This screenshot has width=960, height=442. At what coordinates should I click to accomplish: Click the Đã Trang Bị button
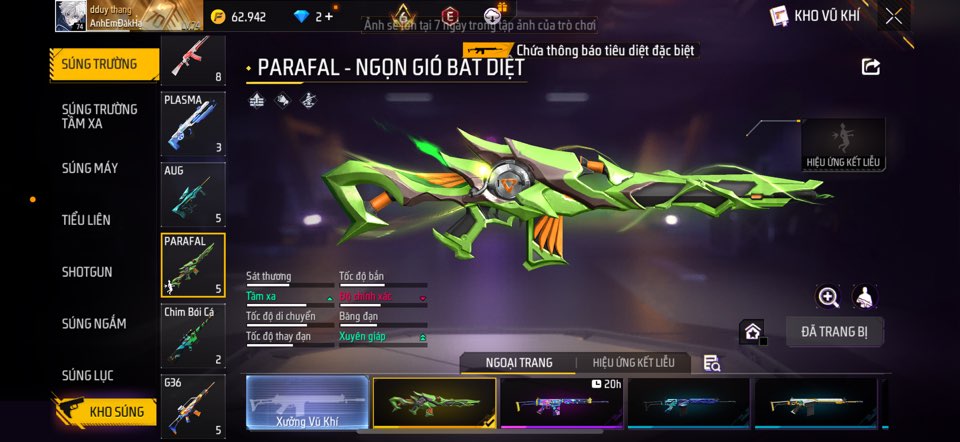[834, 332]
